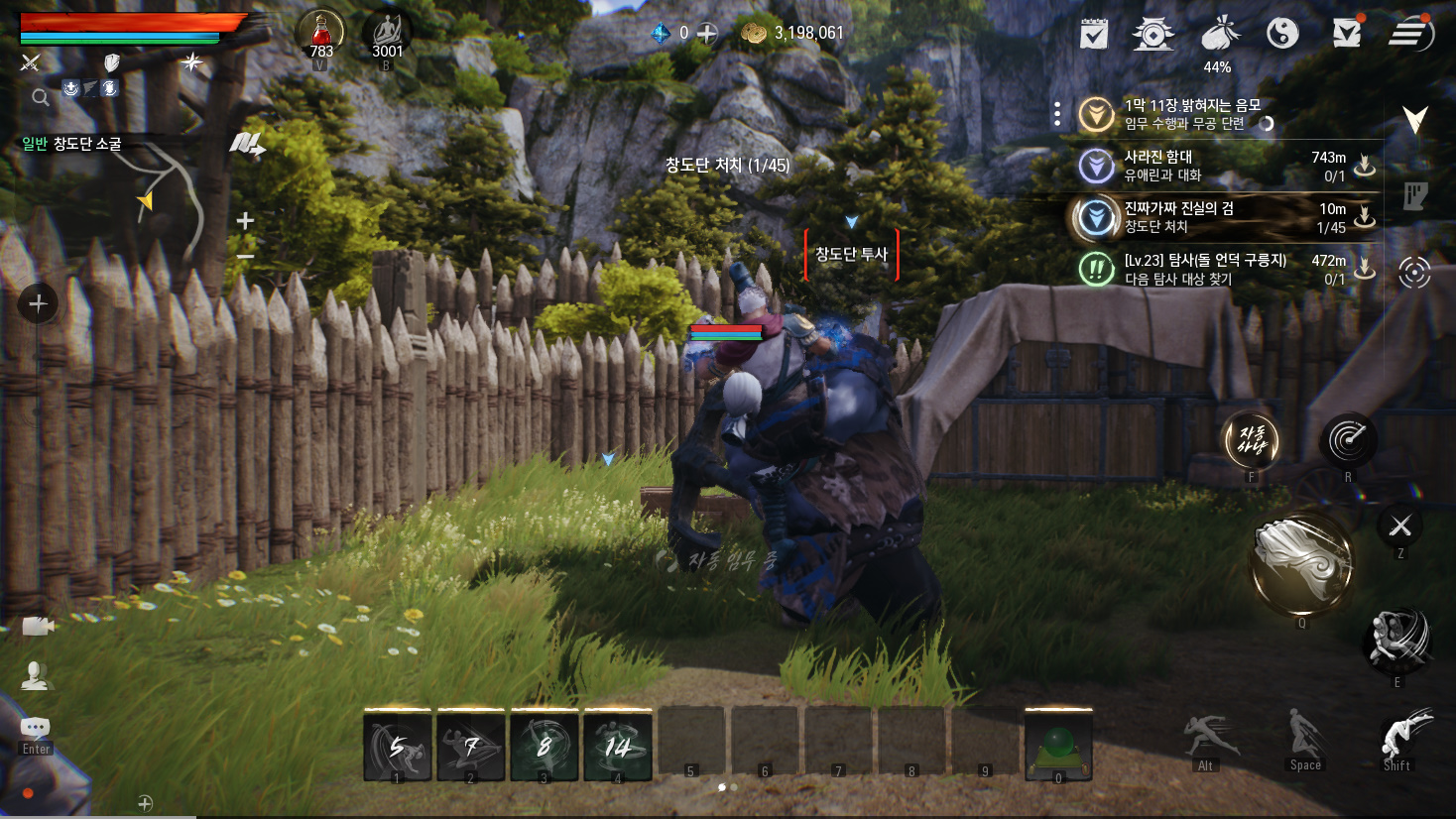Open the quest list options dots
Viewport: 1456px width, 819px height.
[1057, 114]
